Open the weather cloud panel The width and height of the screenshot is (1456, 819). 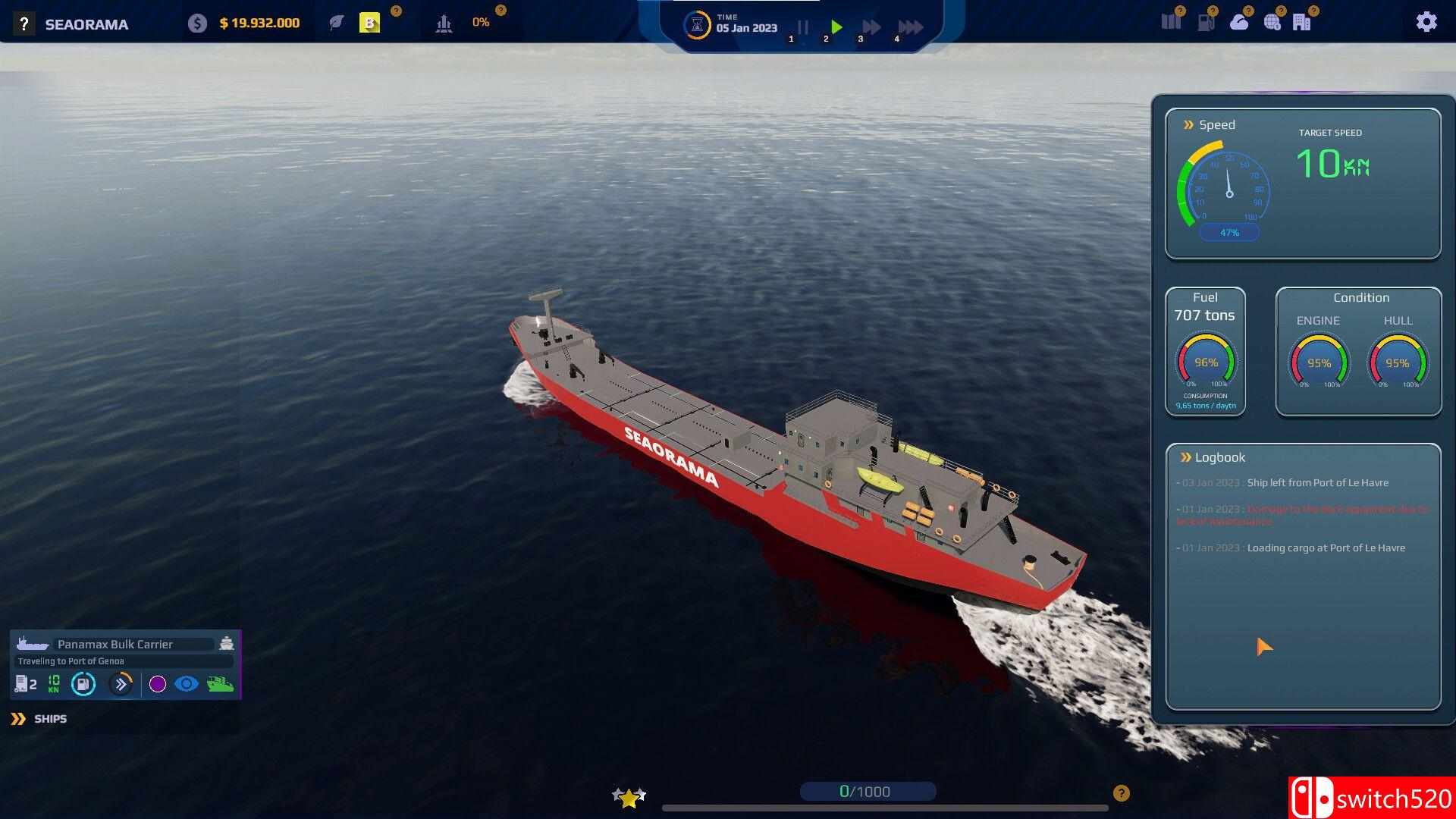[x=1238, y=21]
